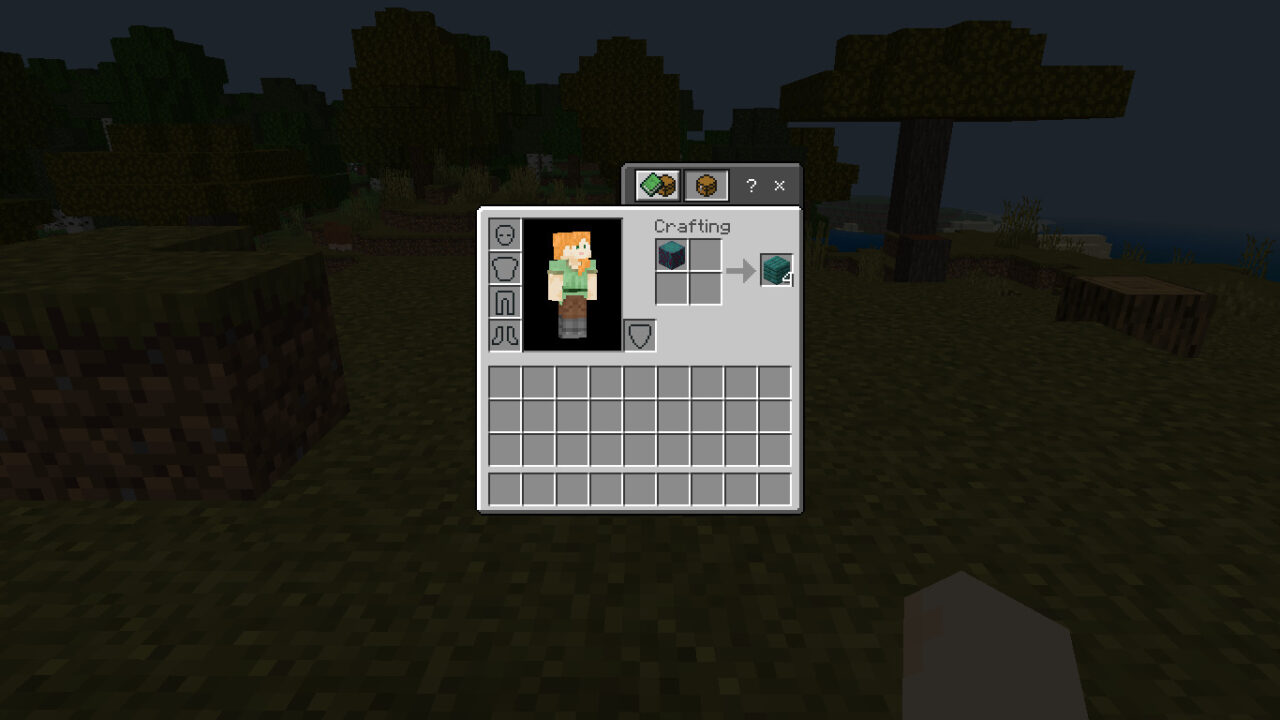Open the help menu with the question mark
Viewport: 1280px width, 720px height.
tap(750, 185)
